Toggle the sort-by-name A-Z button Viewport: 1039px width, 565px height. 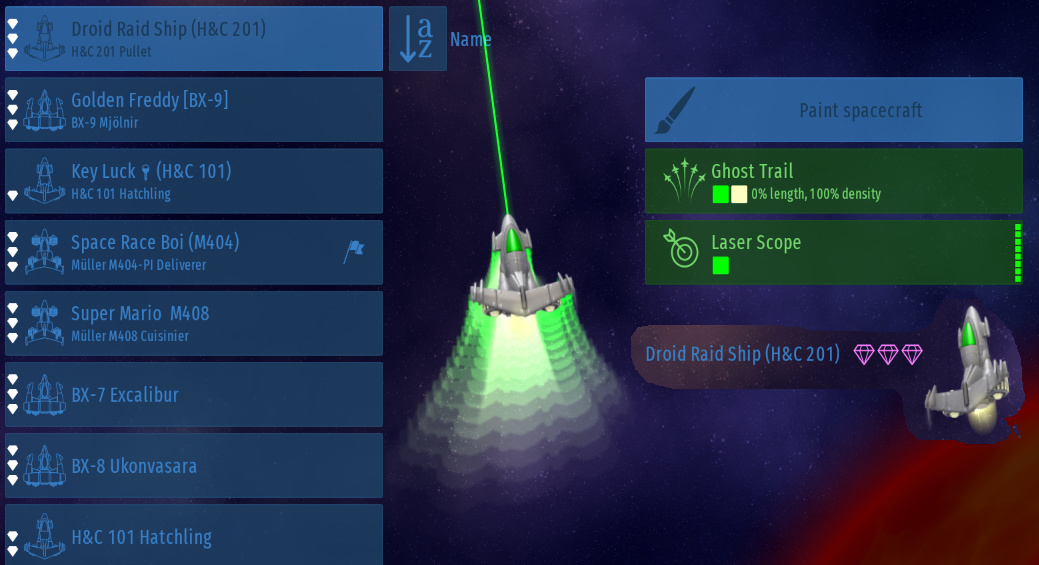pyautogui.click(x=417, y=38)
